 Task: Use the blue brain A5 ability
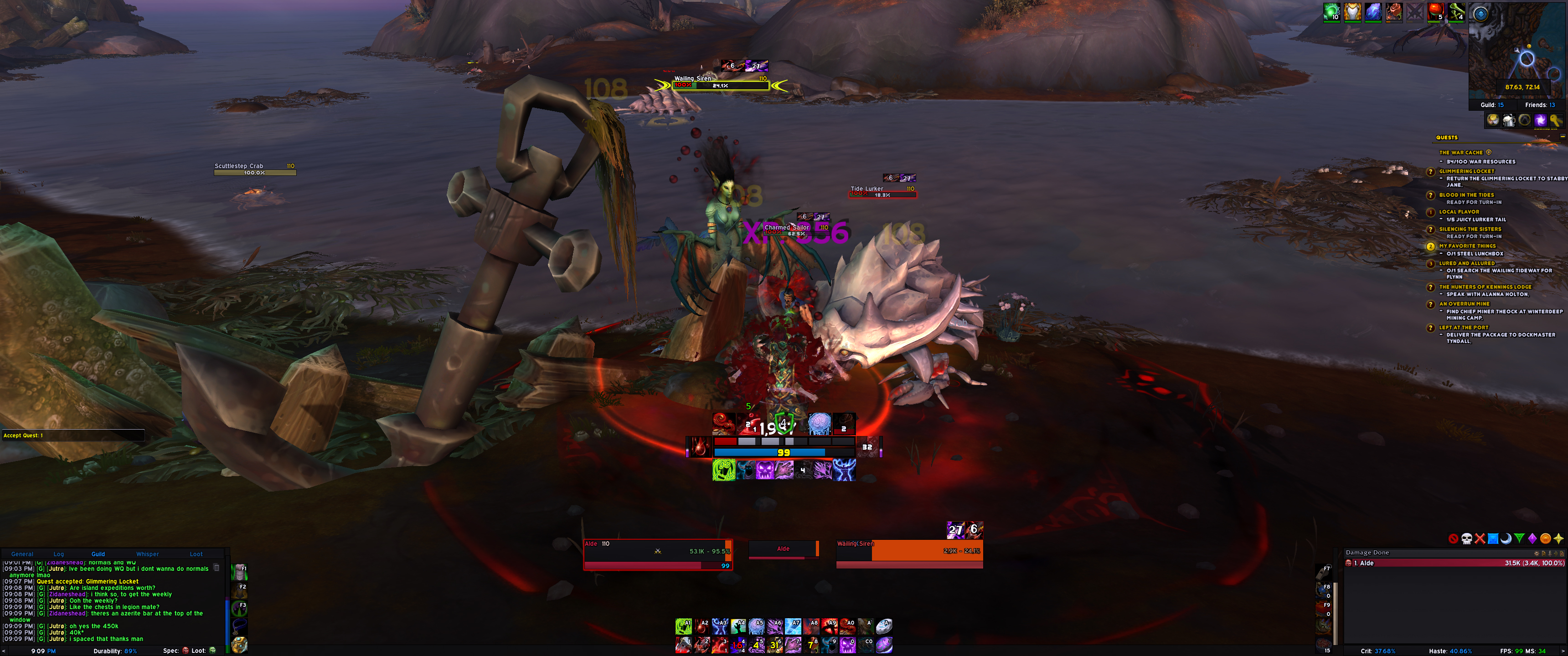coord(756,626)
